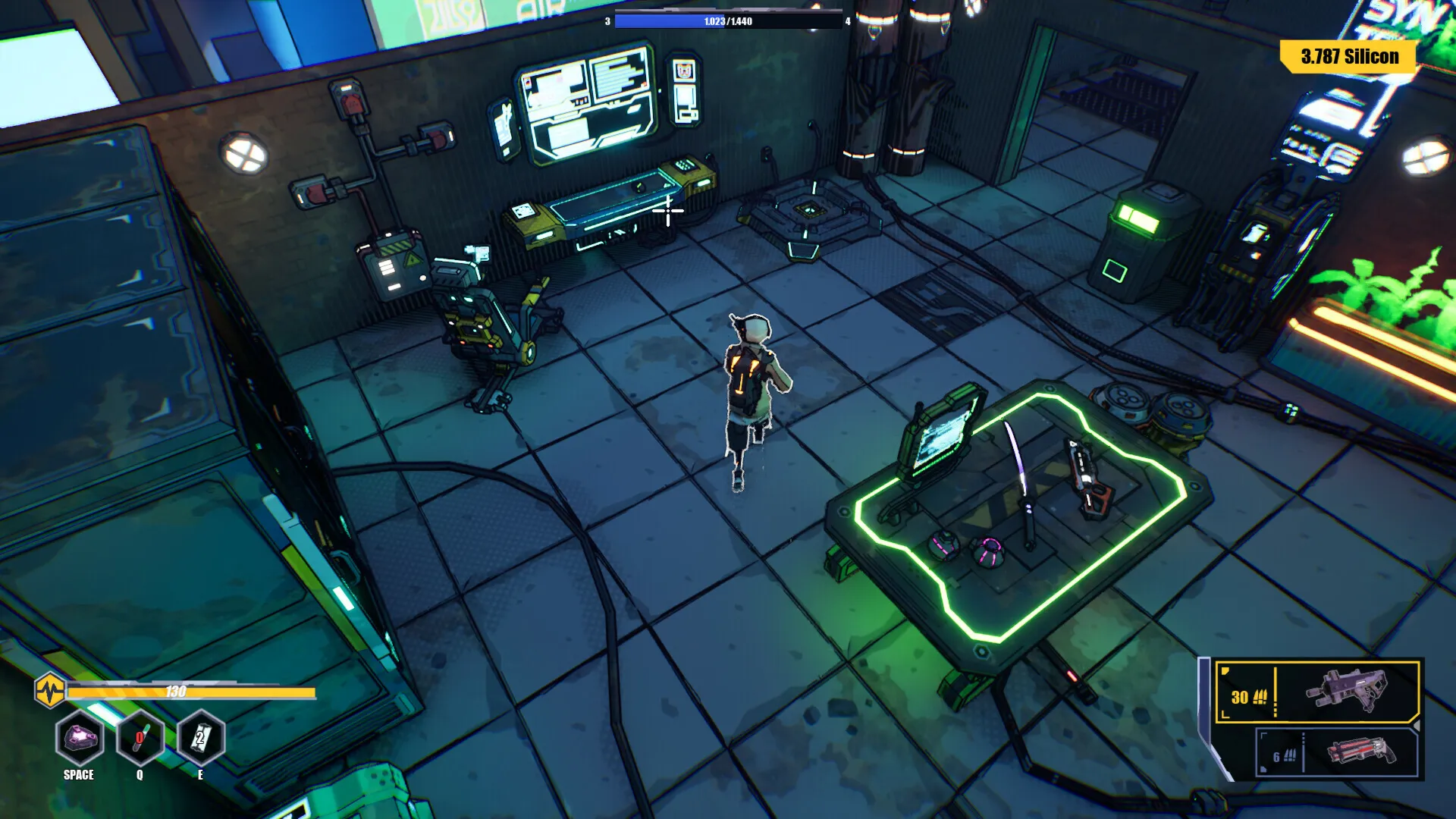Use the green syringe item slot
1456x819 pixels.
(140, 738)
